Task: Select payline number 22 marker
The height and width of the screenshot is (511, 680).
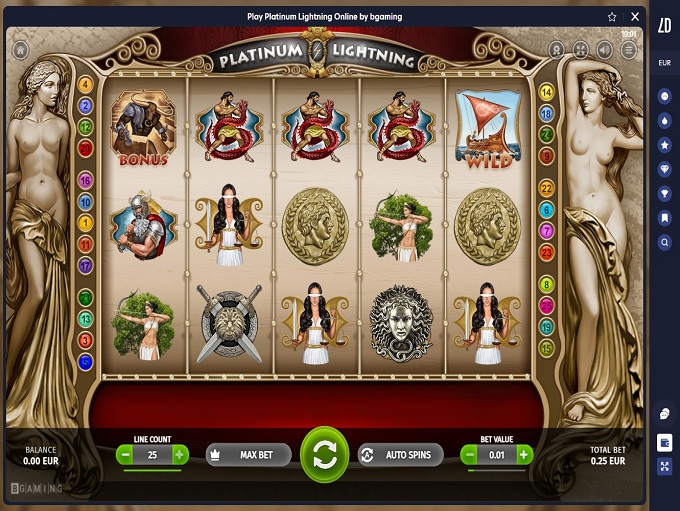Action: [546, 188]
